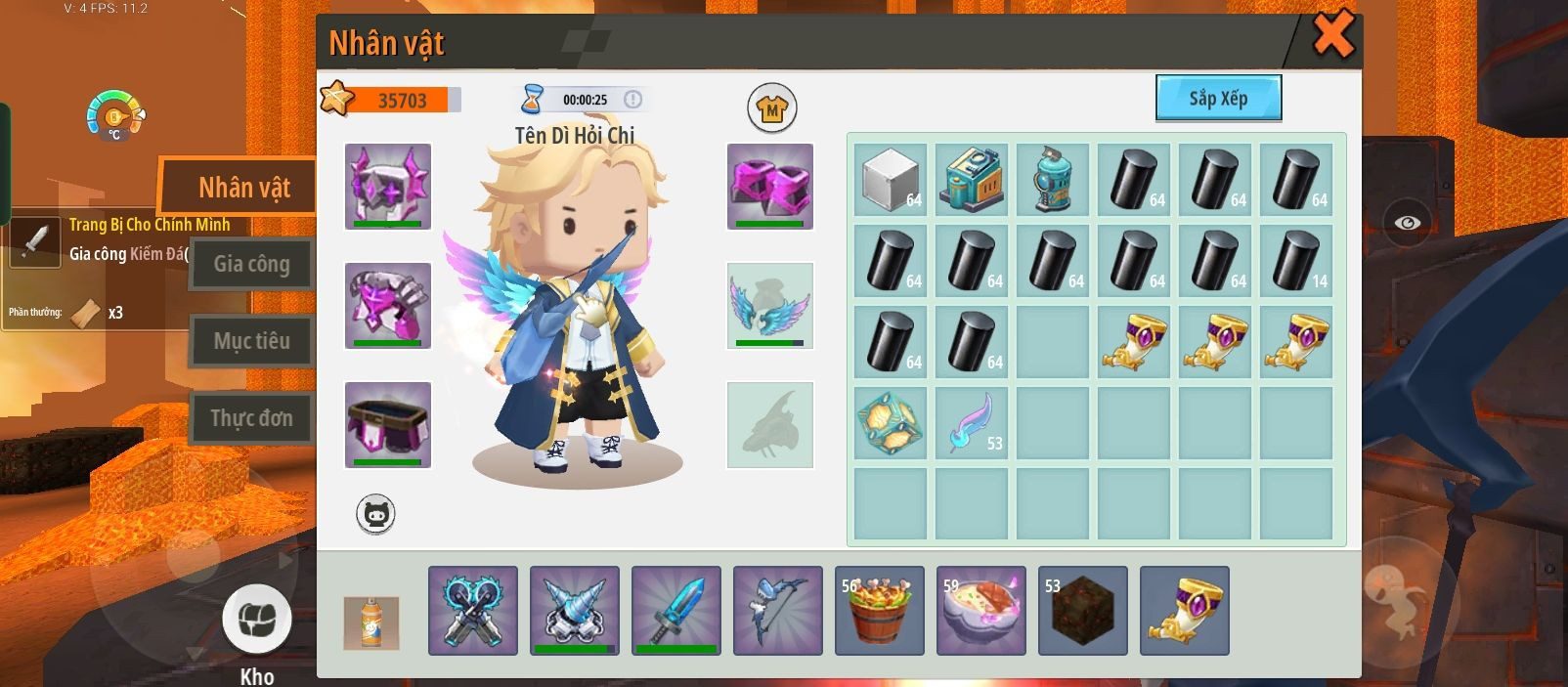Click the spray can slot
The image size is (1568, 687).
pyautogui.click(x=371, y=623)
